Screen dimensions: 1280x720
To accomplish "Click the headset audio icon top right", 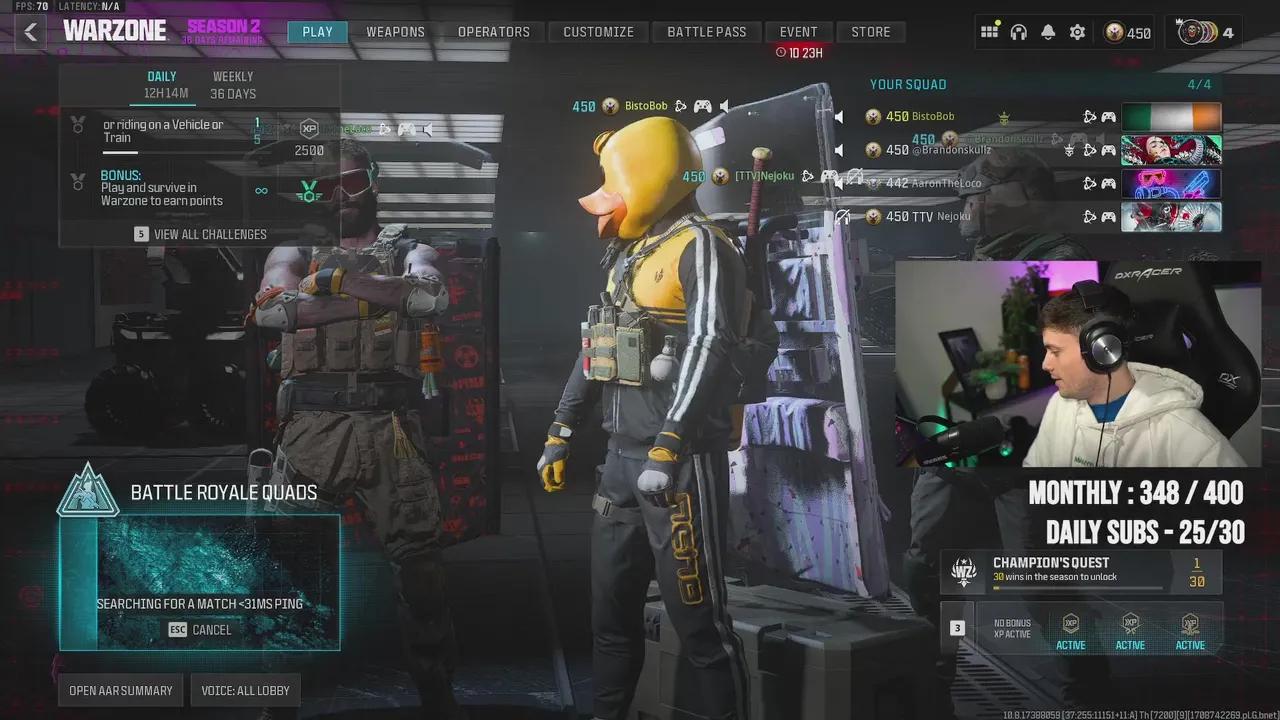I will point(1018,31).
